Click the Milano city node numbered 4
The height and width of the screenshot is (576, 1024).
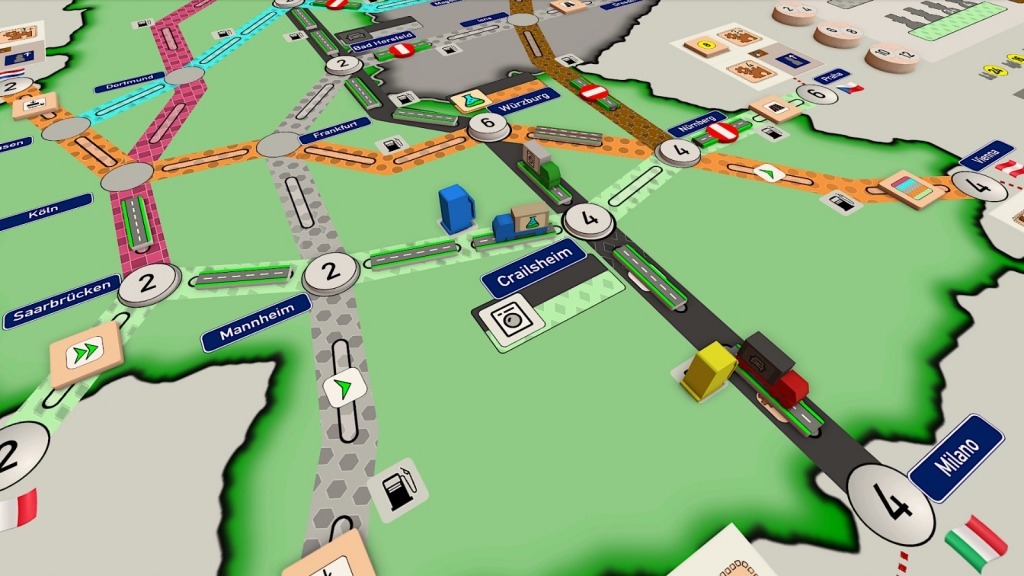point(889,503)
